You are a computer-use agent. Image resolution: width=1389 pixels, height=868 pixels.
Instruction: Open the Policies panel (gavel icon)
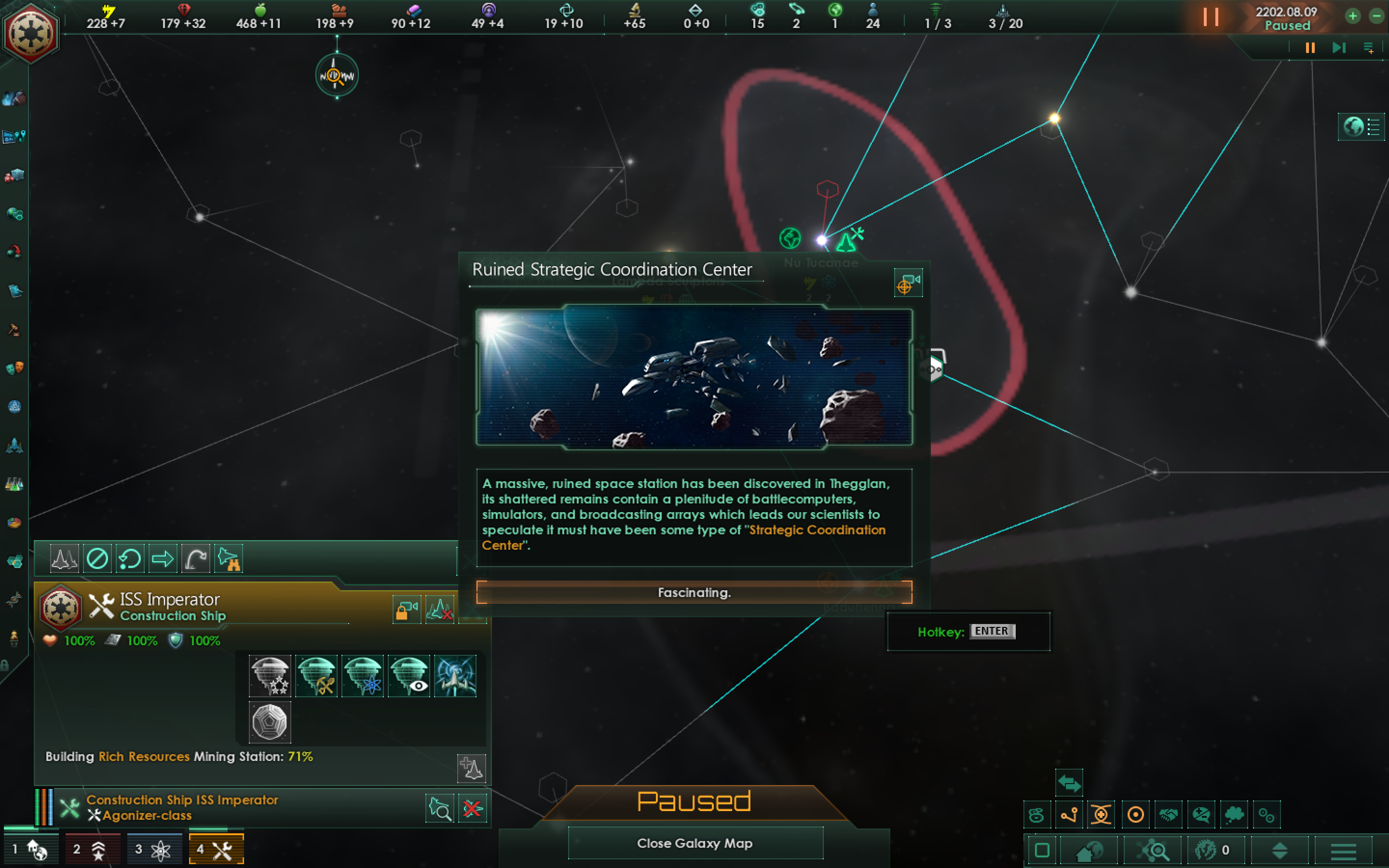click(x=14, y=328)
